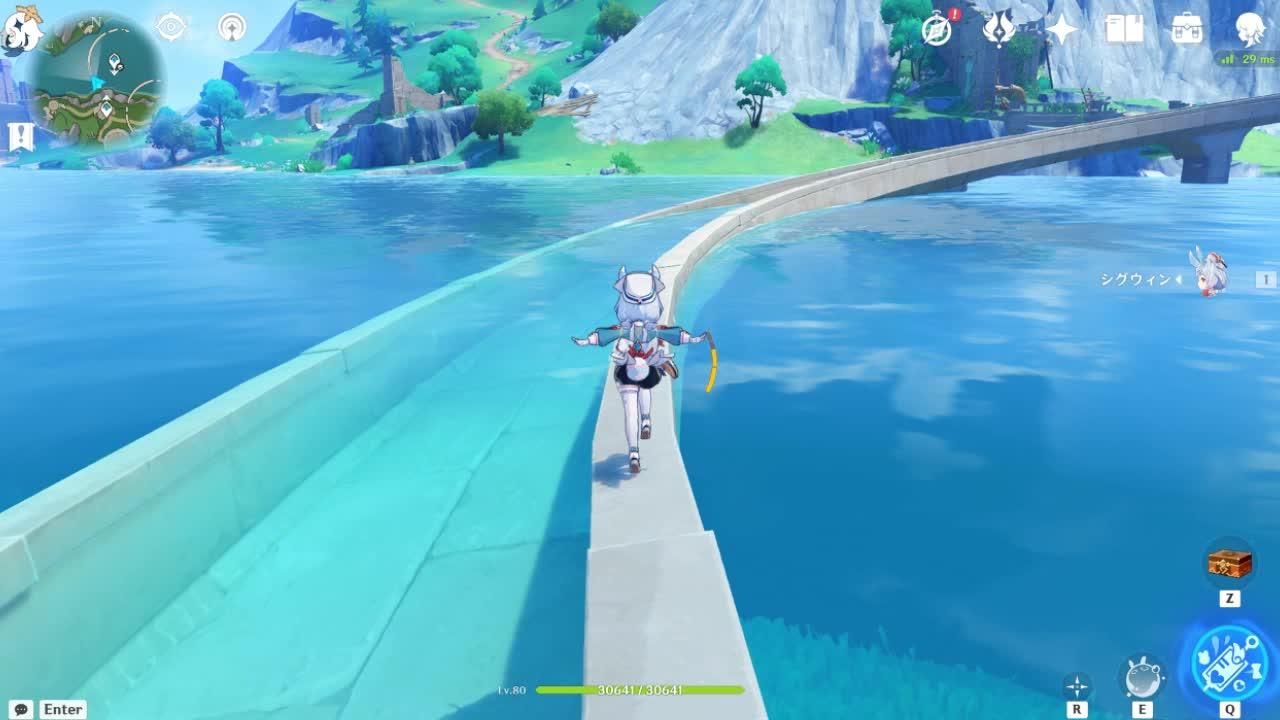Image resolution: width=1280 pixels, height=720 pixels.
Task: Open the adventurer handbook book icon
Action: point(1124,29)
